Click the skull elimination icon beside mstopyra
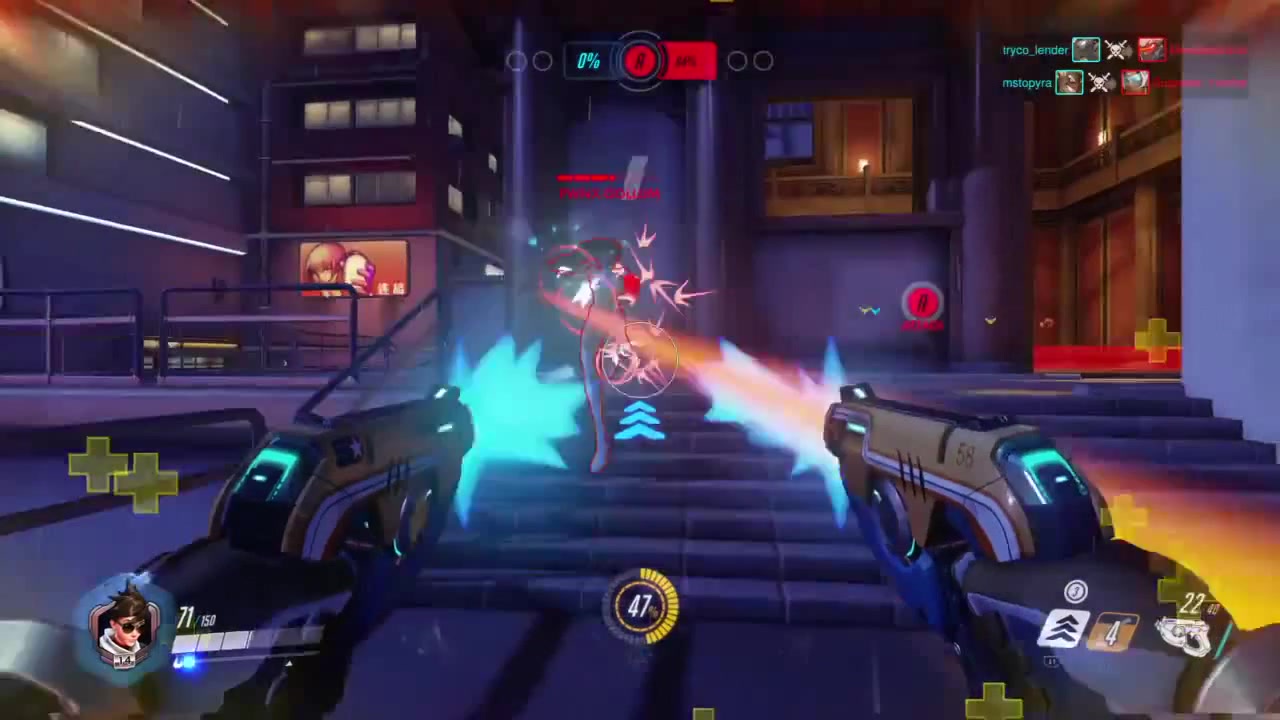The width and height of the screenshot is (1280, 720). [x=1102, y=82]
